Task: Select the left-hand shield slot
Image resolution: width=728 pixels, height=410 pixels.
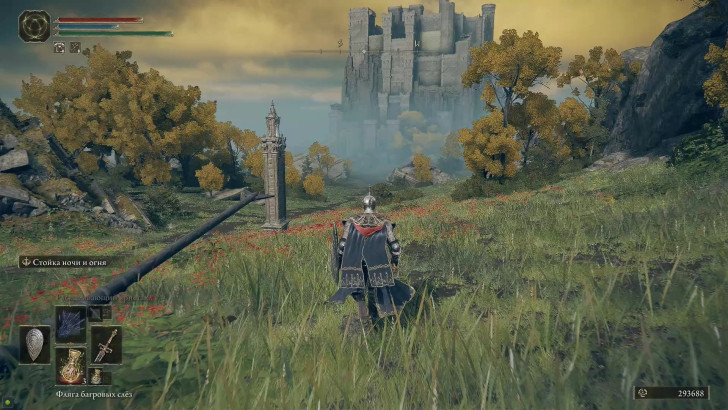Action: pyautogui.click(x=34, y=344)
